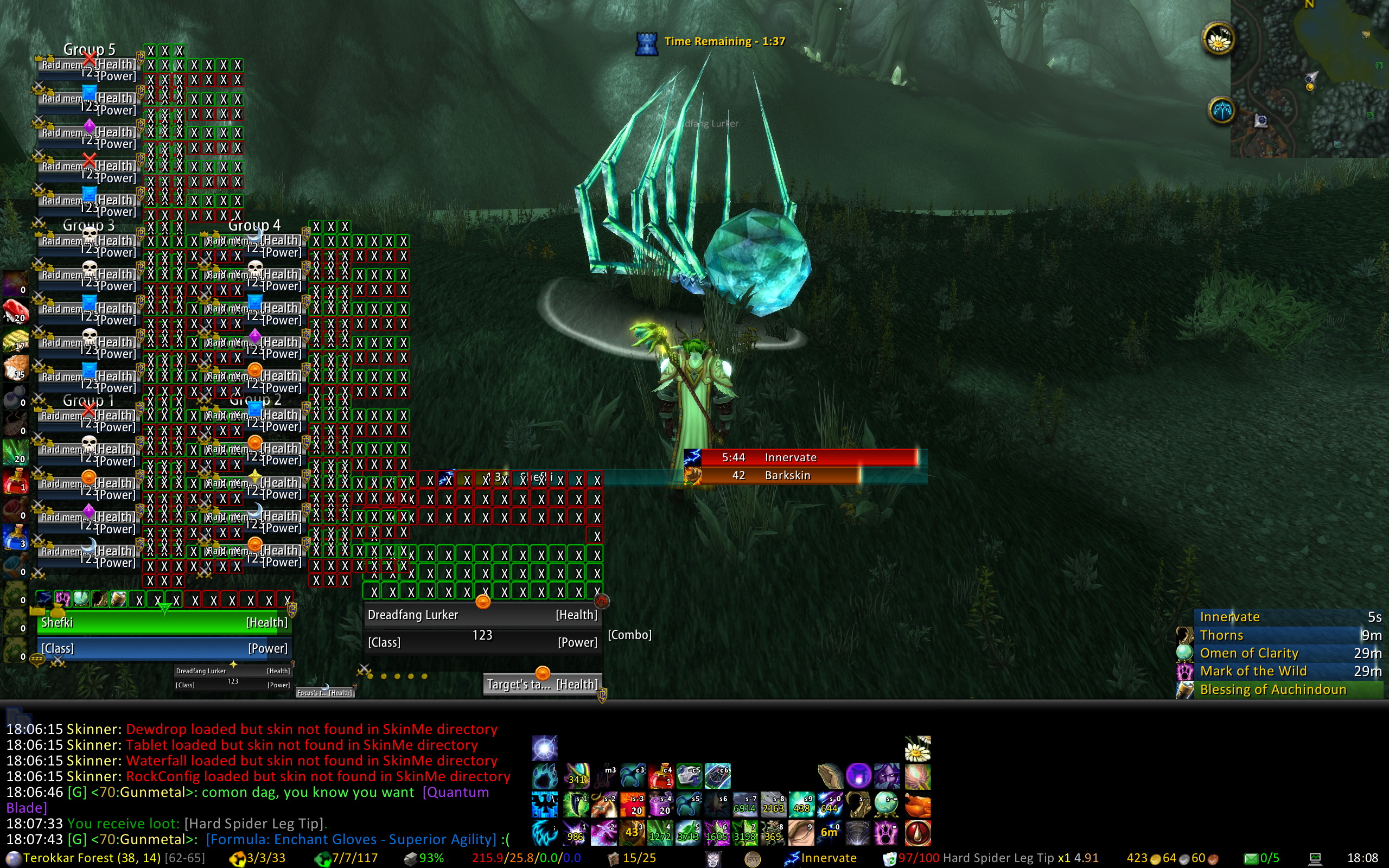Activate the ability on hotkey 4
1389x868 pixels.
[x=661, y=833]
